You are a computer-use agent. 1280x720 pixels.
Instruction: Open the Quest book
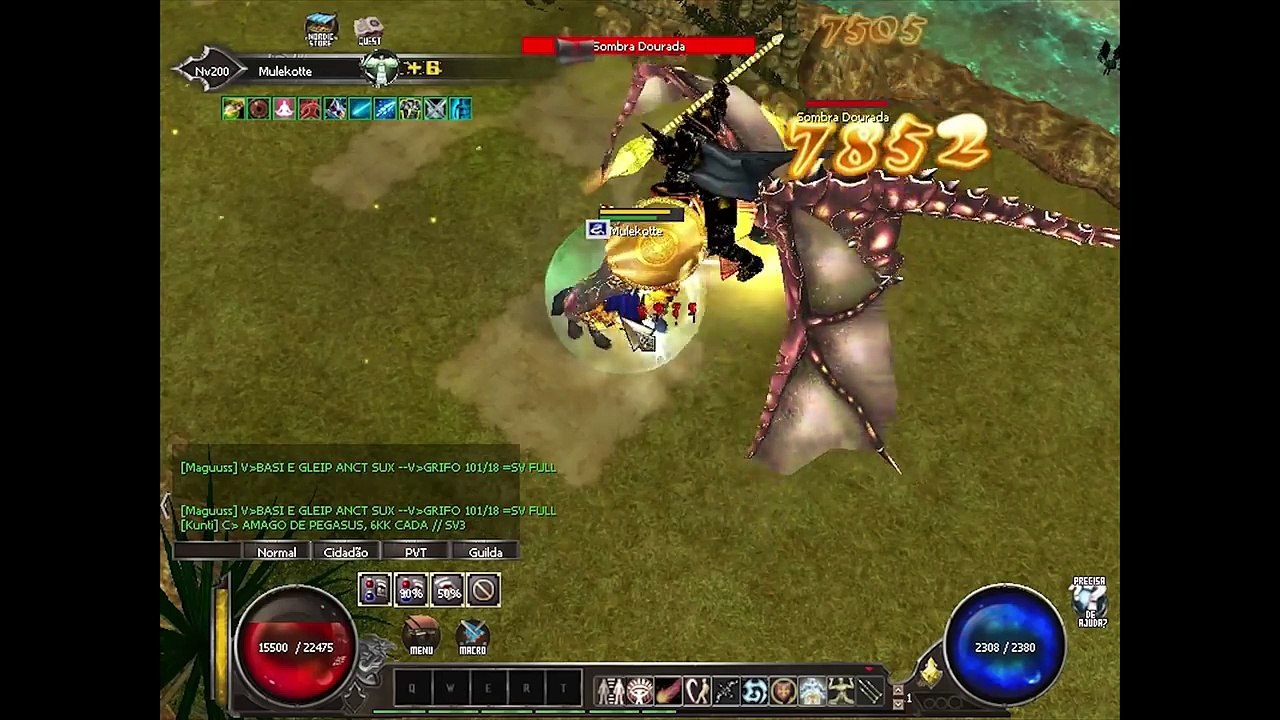369,30
